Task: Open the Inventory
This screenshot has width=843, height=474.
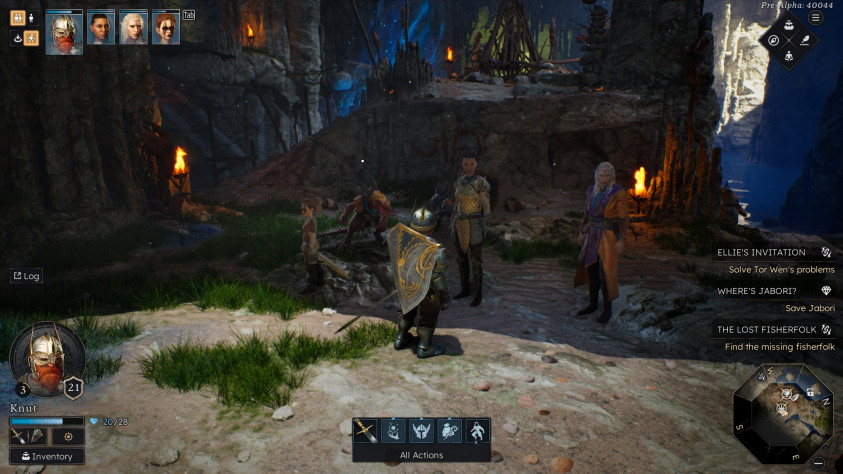Action: coord(46,456)
